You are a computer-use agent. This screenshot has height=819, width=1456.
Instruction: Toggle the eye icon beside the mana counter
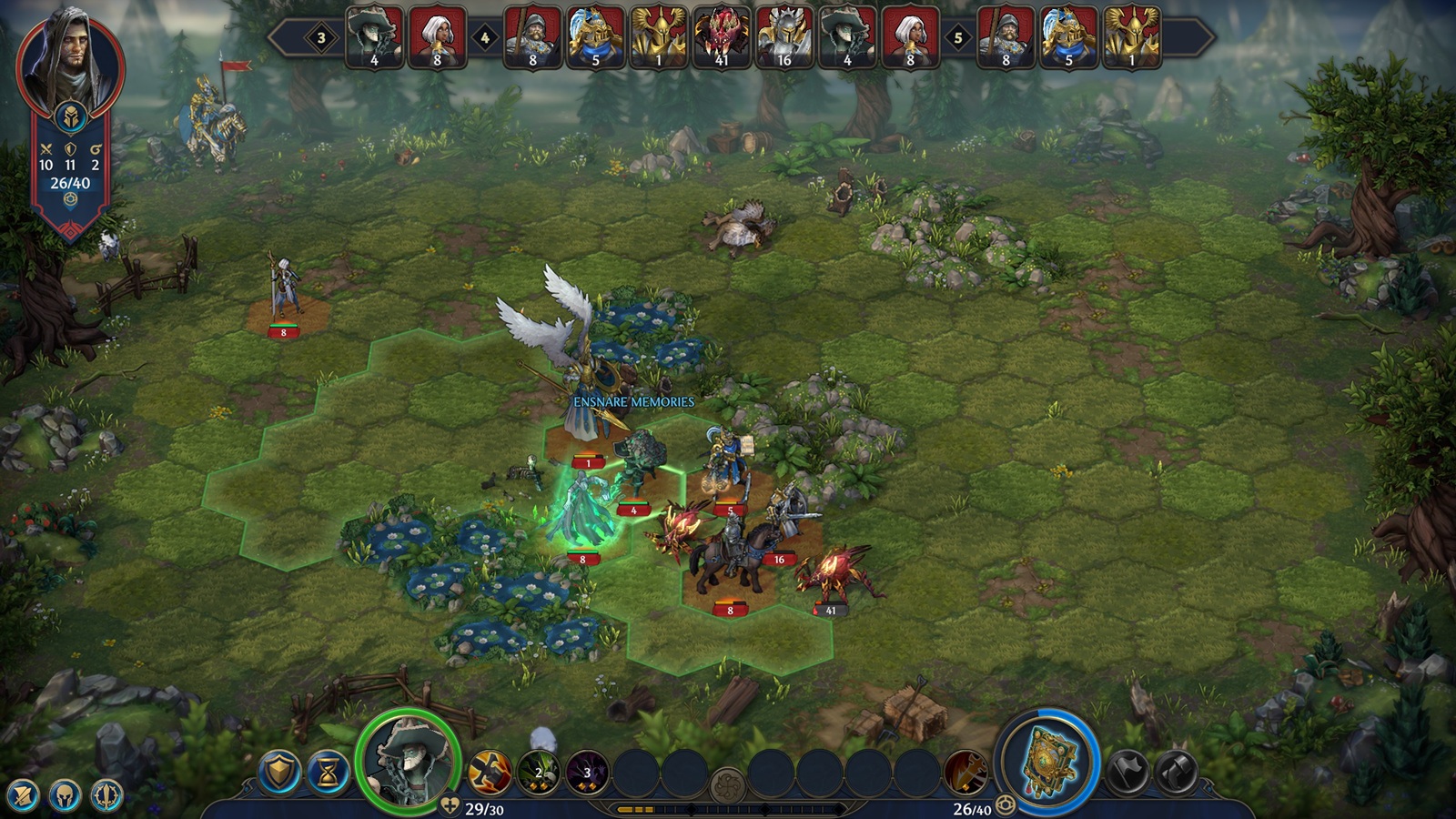click(x=1005, y=804)
